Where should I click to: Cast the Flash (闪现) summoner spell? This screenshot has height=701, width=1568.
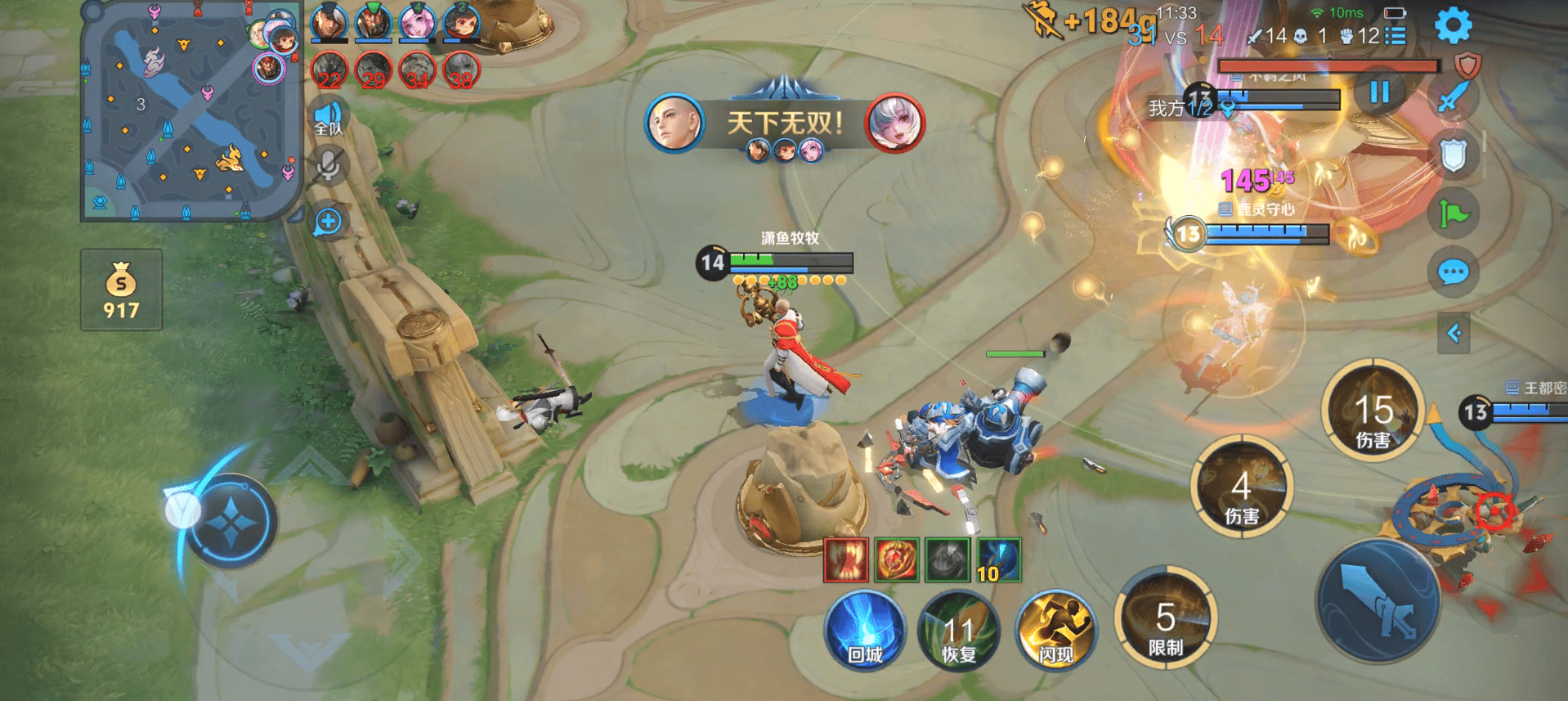pyautogui.click(x=1055, y=629)
